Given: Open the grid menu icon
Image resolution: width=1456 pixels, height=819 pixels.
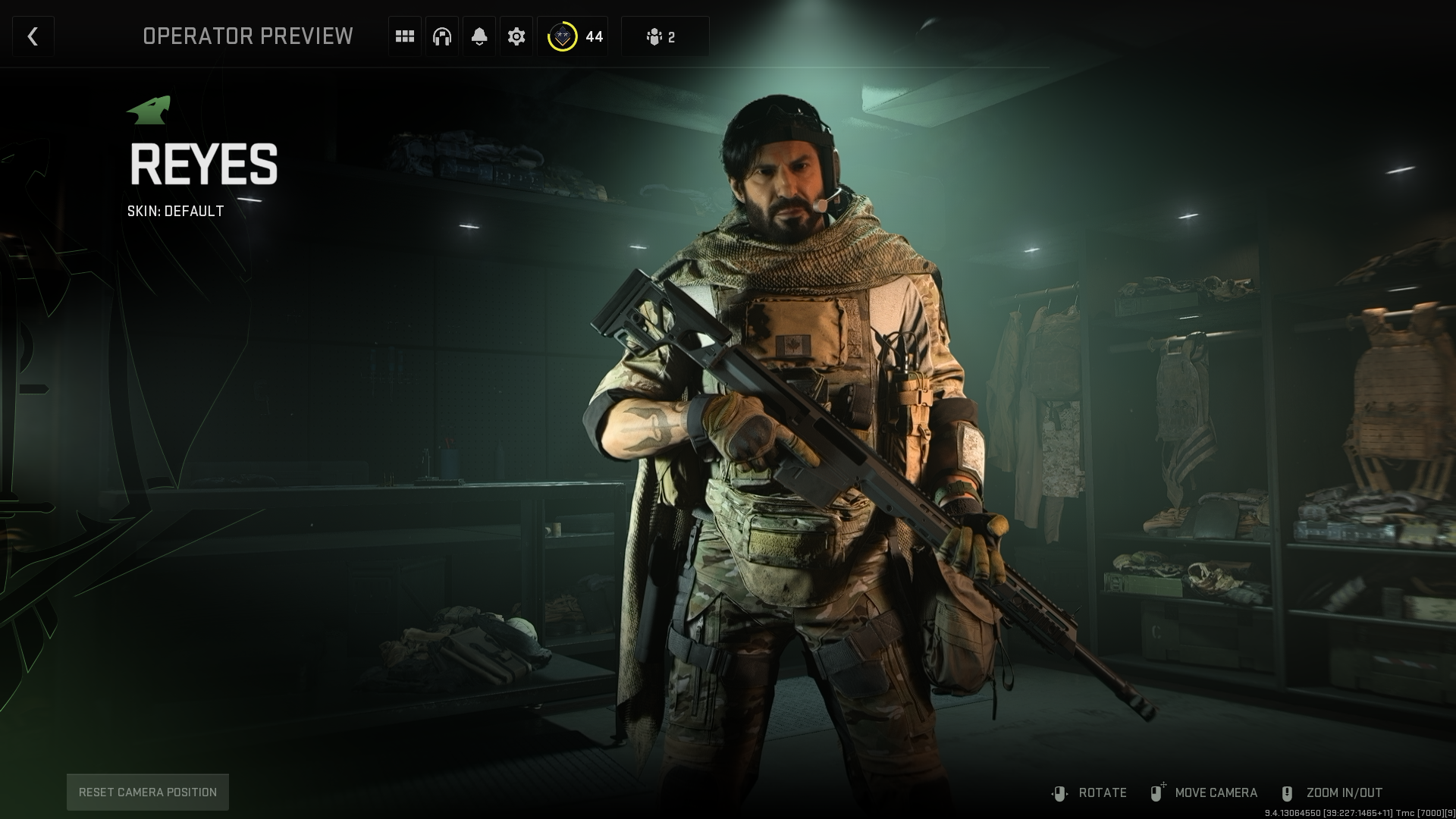Looking at the screenshot, I should [405, 36].
